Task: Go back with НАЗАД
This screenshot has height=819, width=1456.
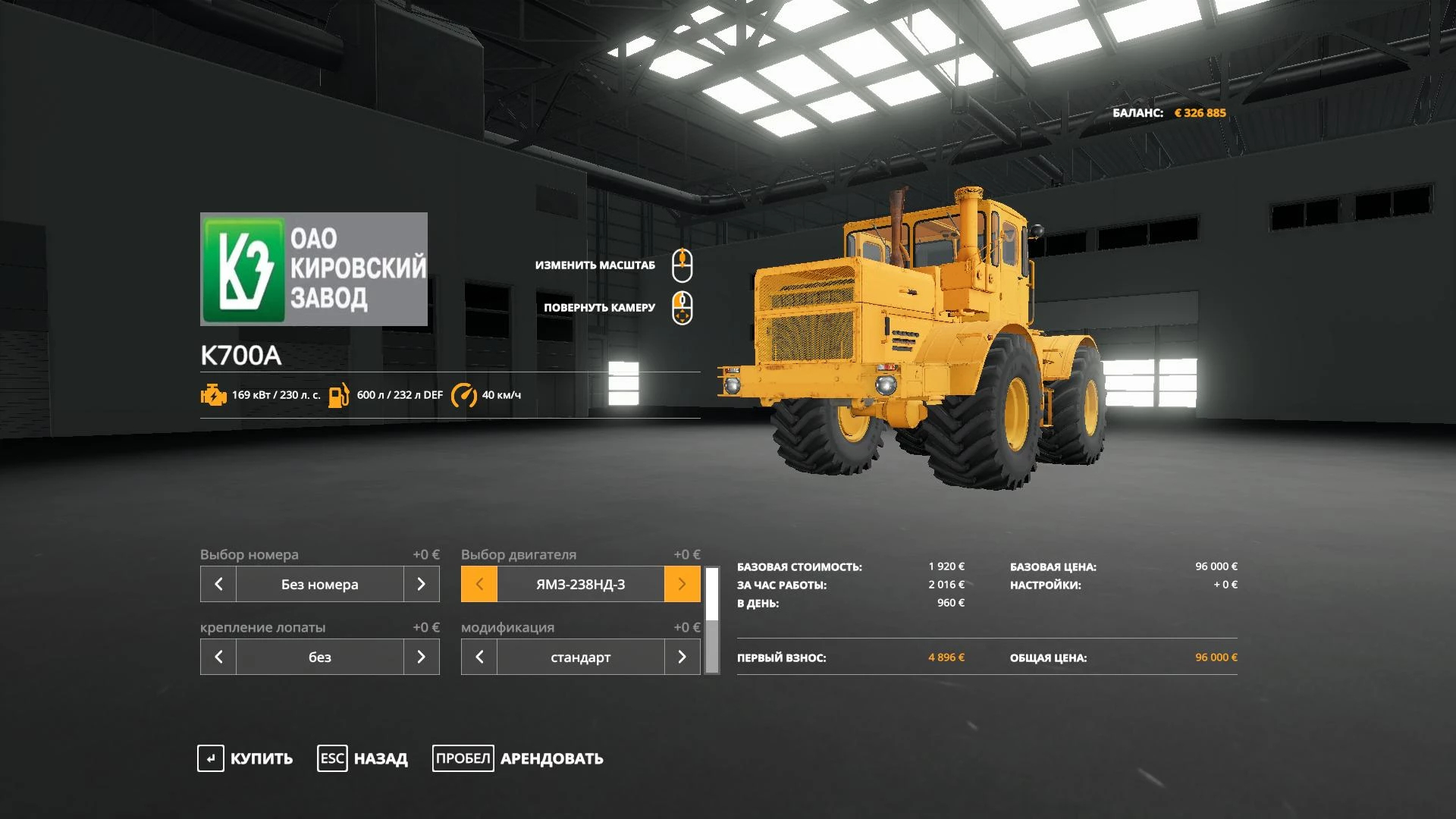Action: [x=362, y=758]
